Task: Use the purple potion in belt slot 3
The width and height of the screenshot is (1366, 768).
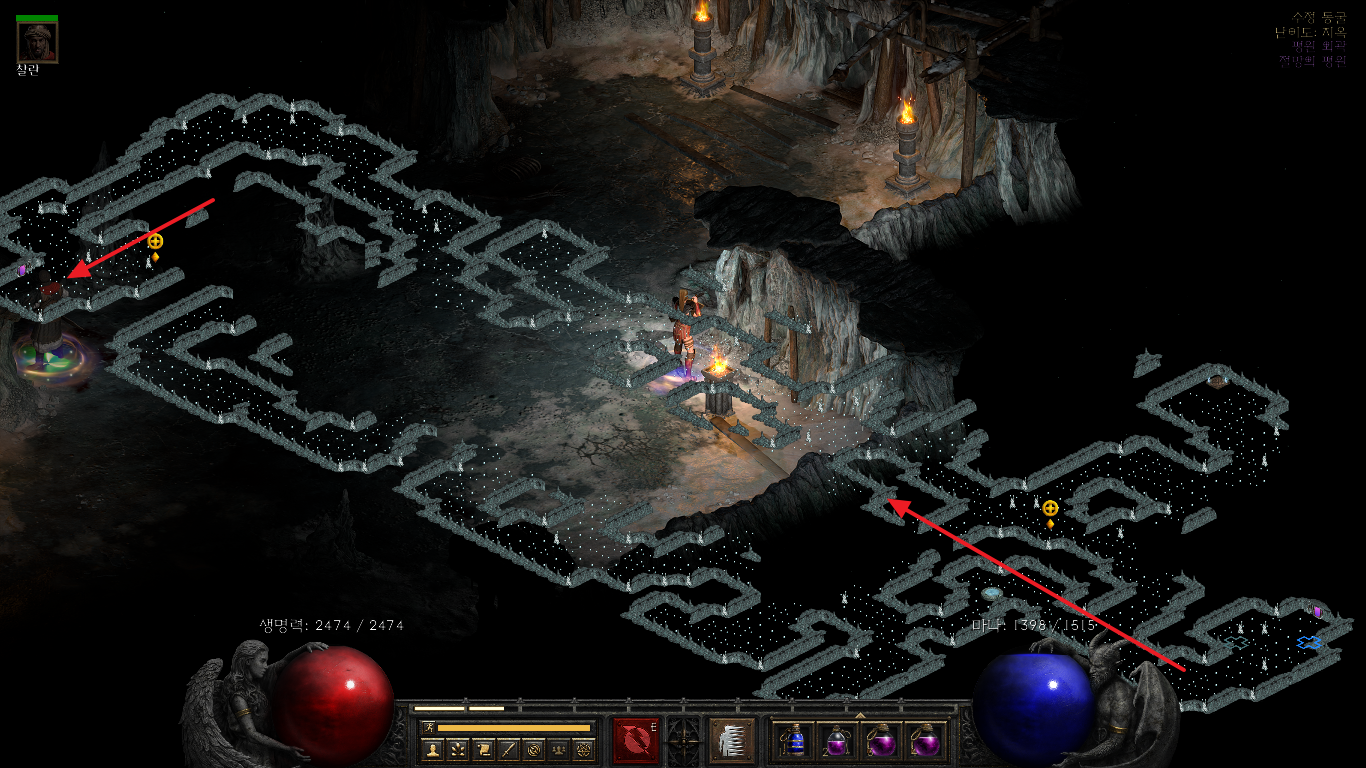Action: click(x=882, y=742)
